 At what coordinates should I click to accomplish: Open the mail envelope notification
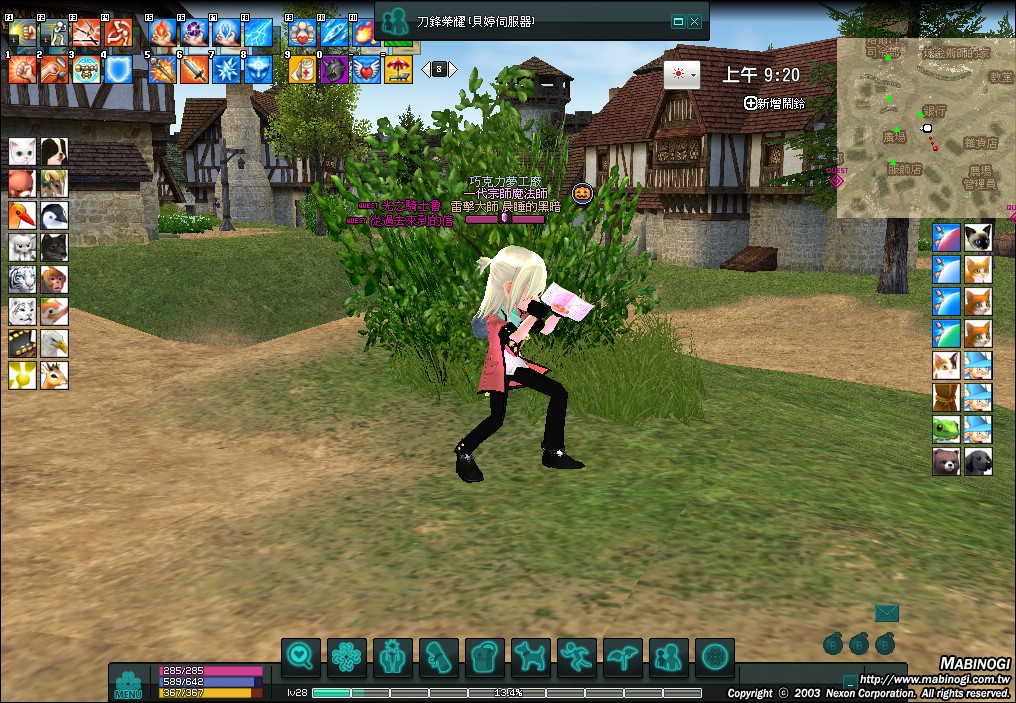click(x=886, y=613)
